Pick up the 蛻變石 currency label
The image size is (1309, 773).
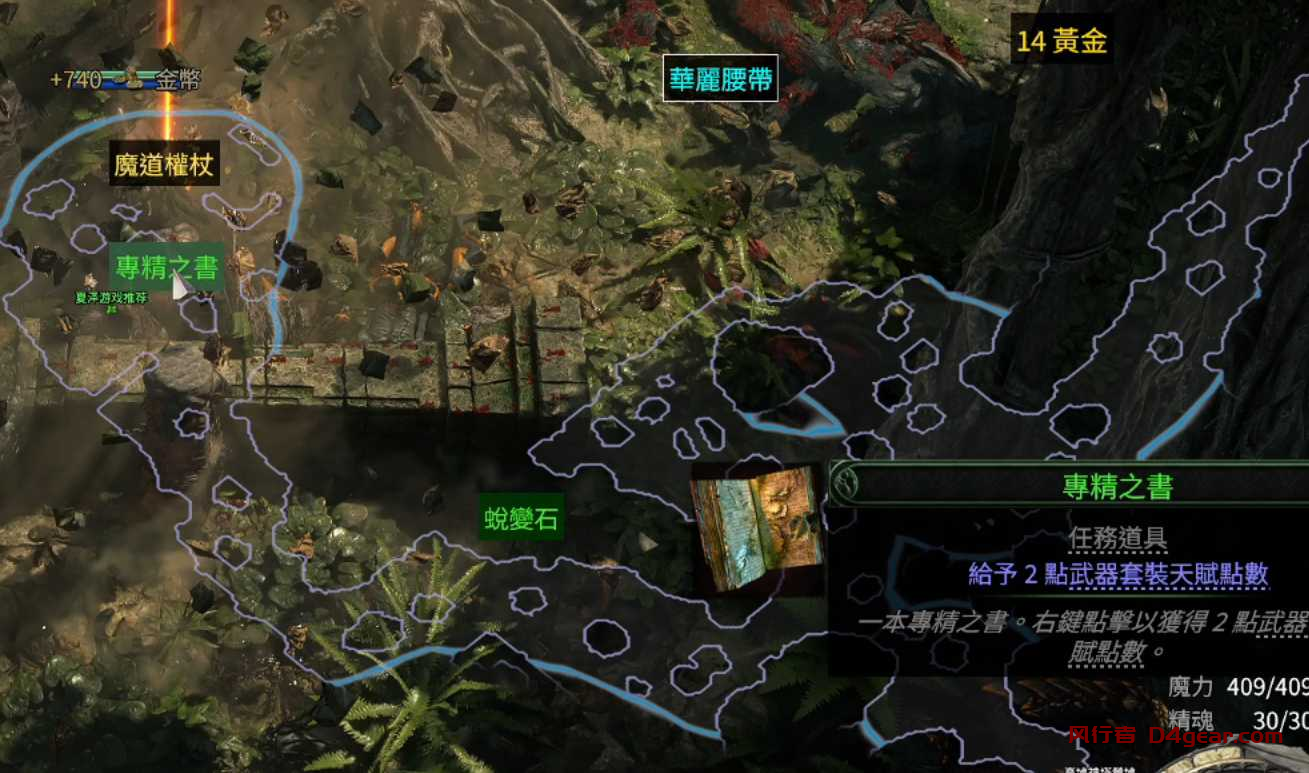coord(522,519)
